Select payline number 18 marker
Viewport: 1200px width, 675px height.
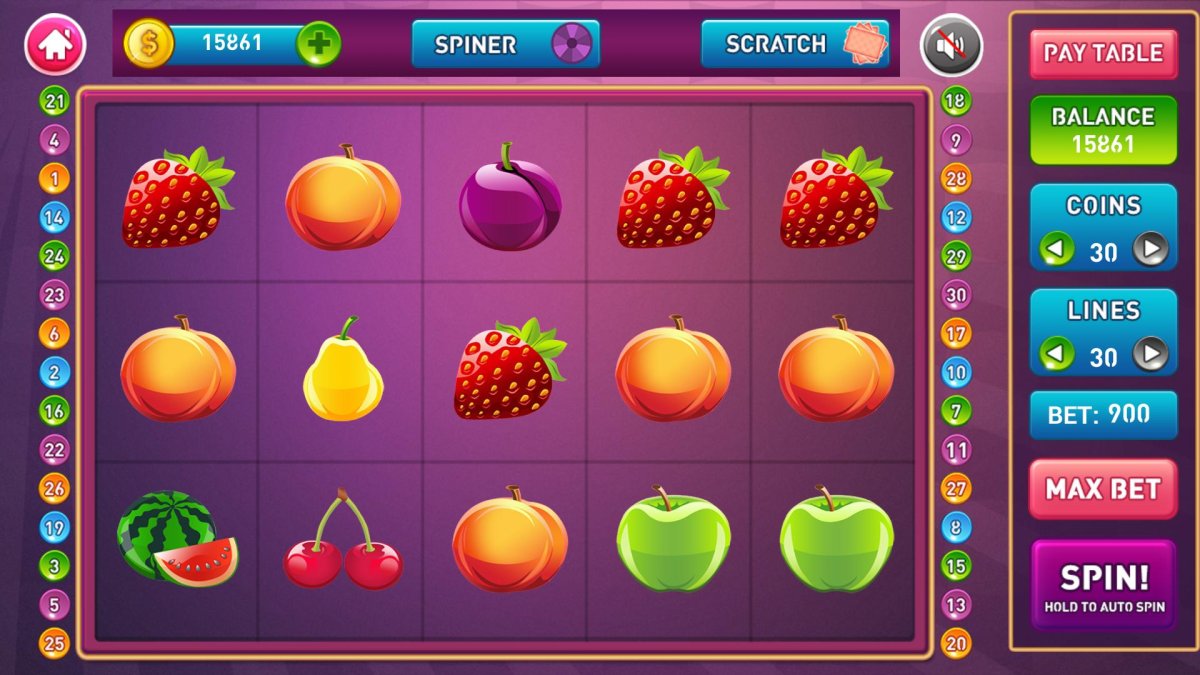coord(956,101)
